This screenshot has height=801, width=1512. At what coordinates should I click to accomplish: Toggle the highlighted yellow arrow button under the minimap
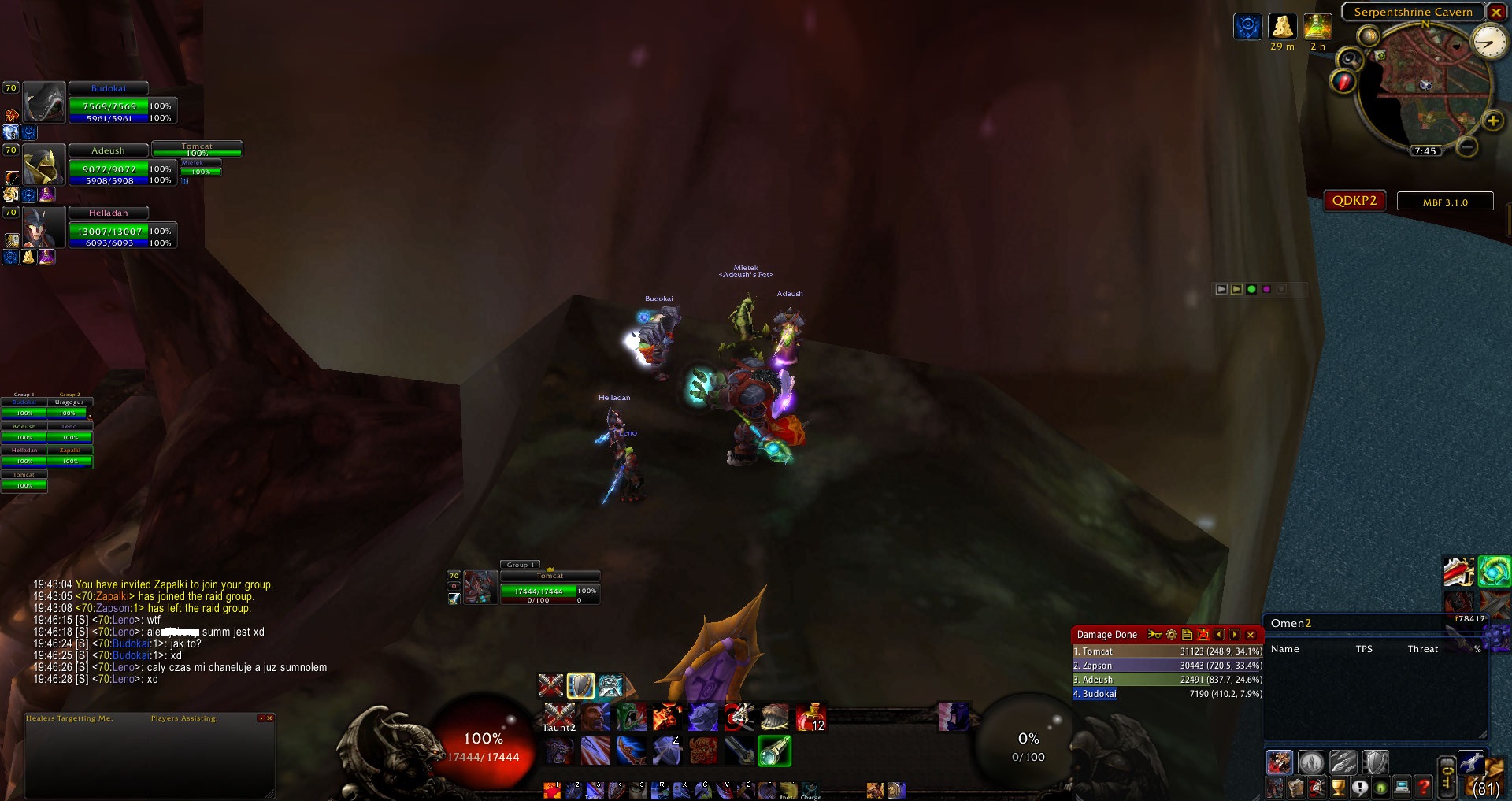(x=1236, y=289)
